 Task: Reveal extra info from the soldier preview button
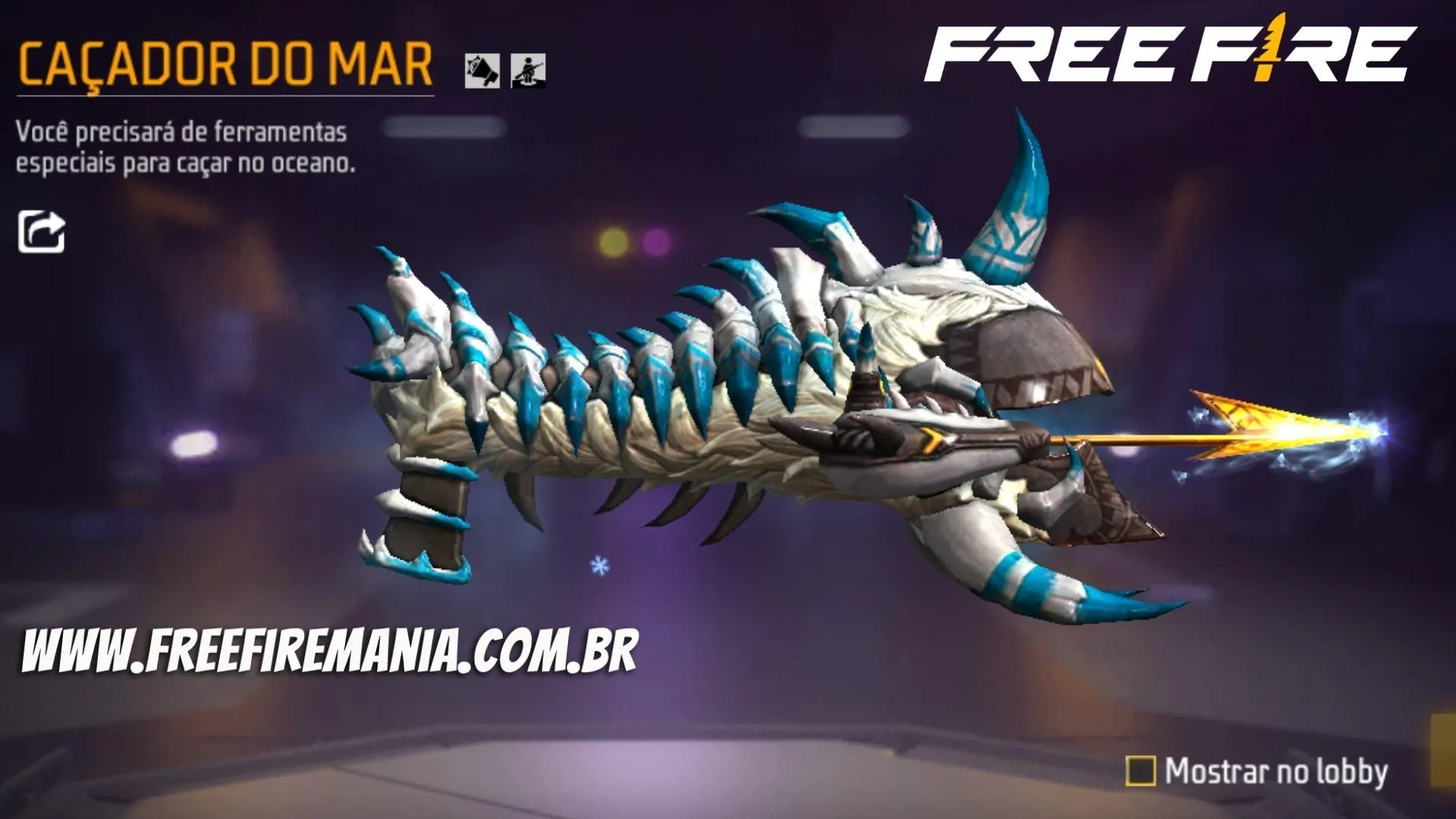pyautogui.click(x=529, y=69)
